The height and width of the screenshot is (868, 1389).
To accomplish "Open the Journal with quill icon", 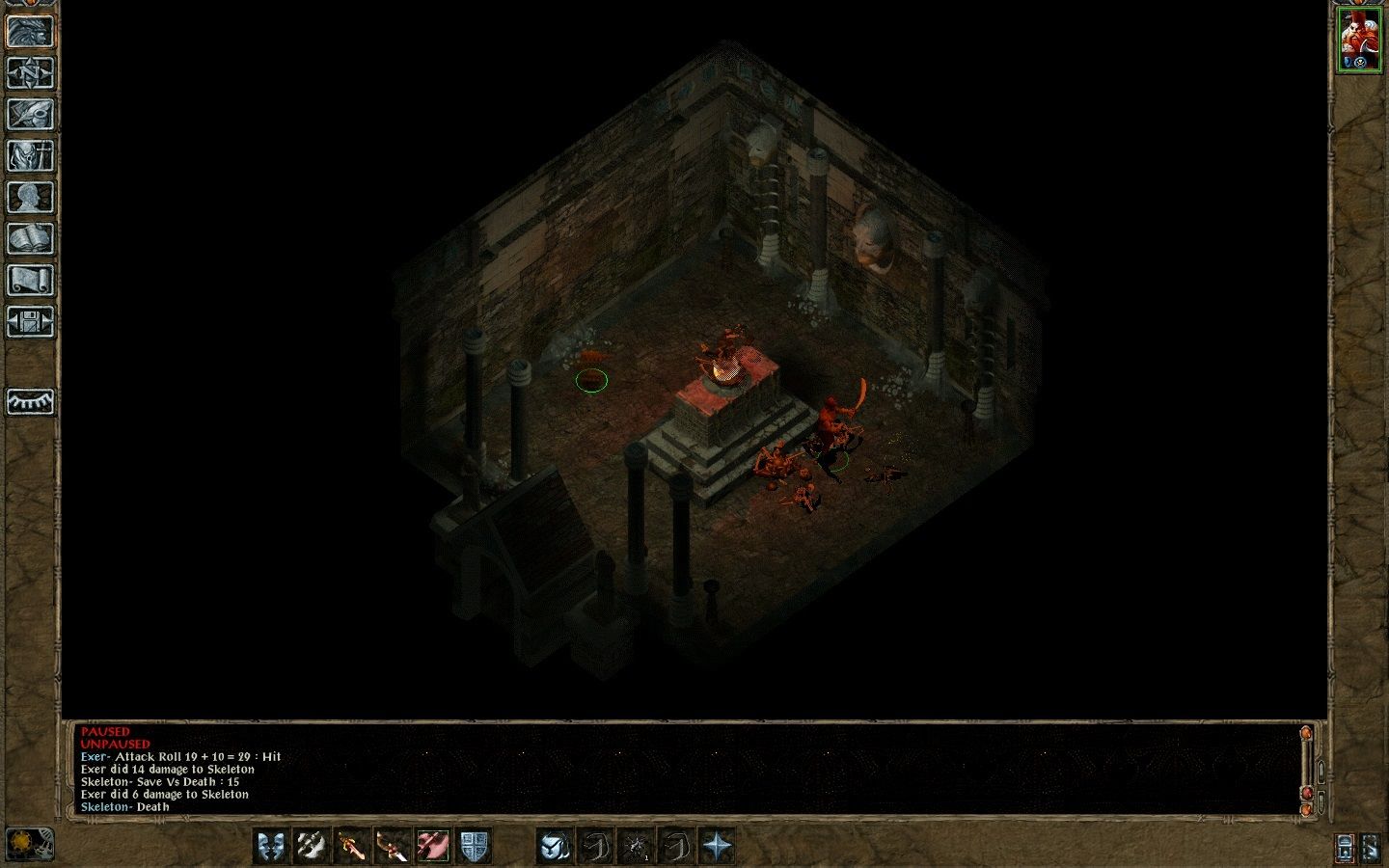I will pyautogui.click(x=32, y=114).
